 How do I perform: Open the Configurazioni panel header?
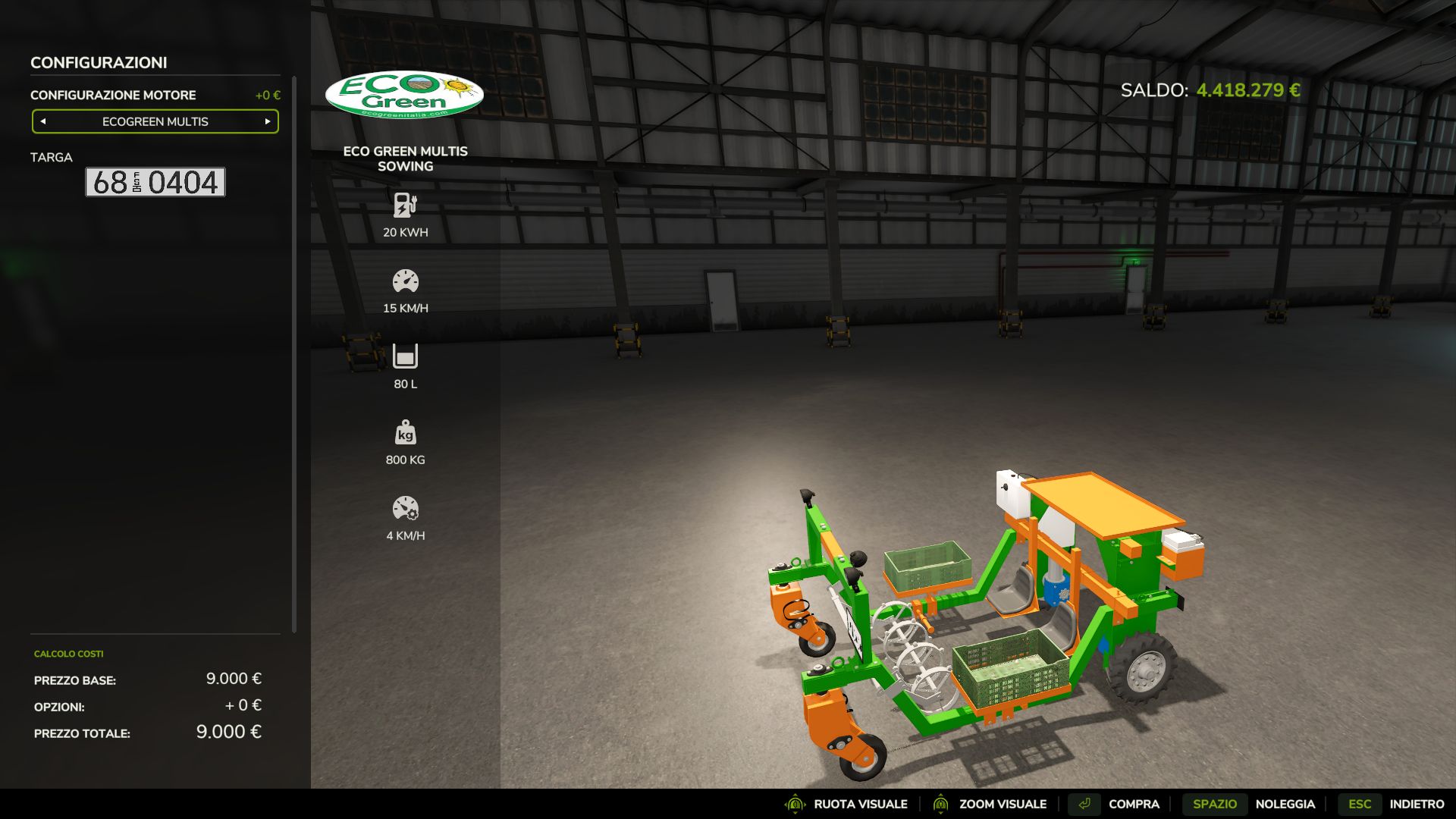pyautogui.click(x=99, y=63)
